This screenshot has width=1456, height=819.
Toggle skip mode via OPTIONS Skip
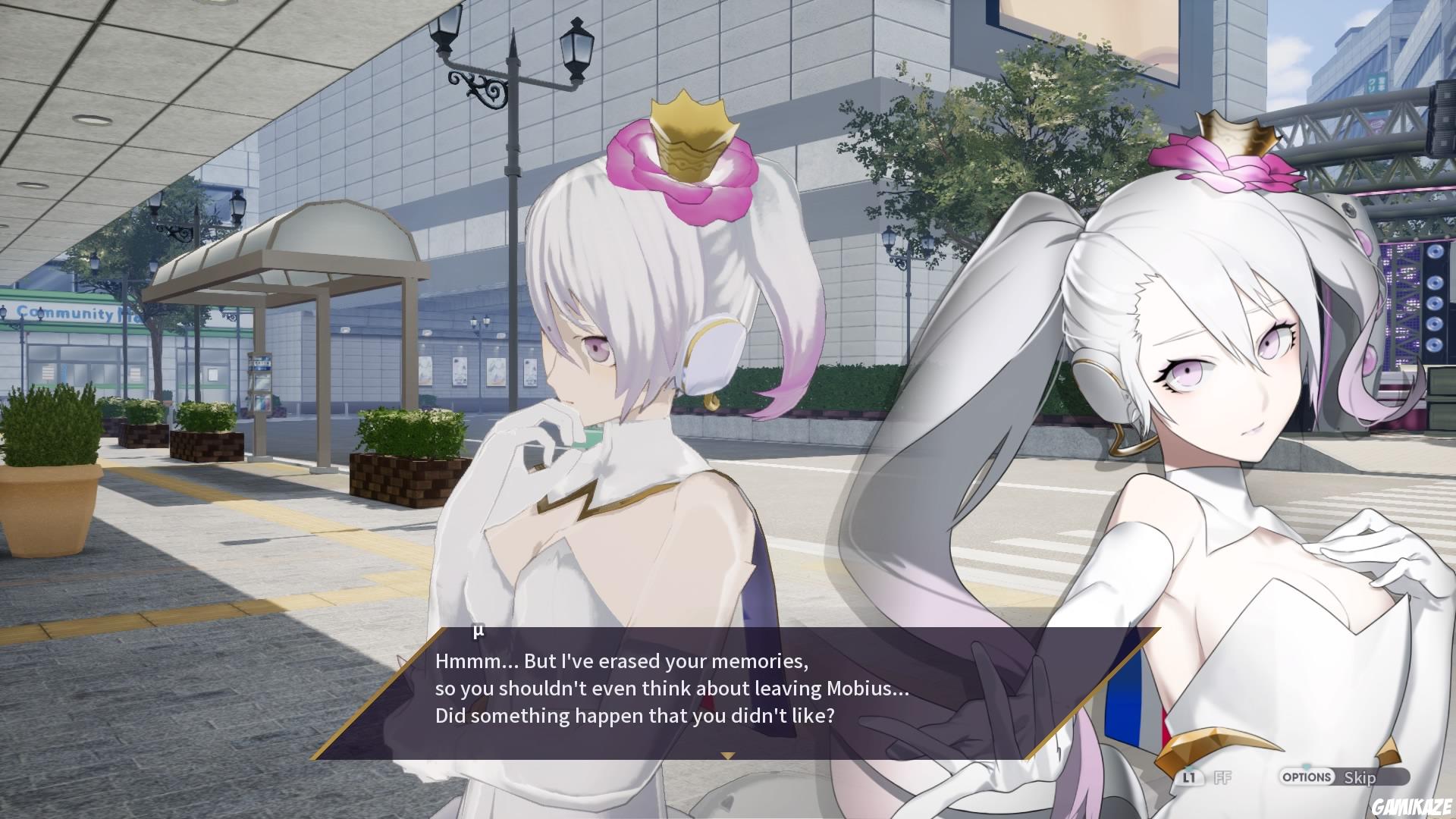tap(1335, 777)
